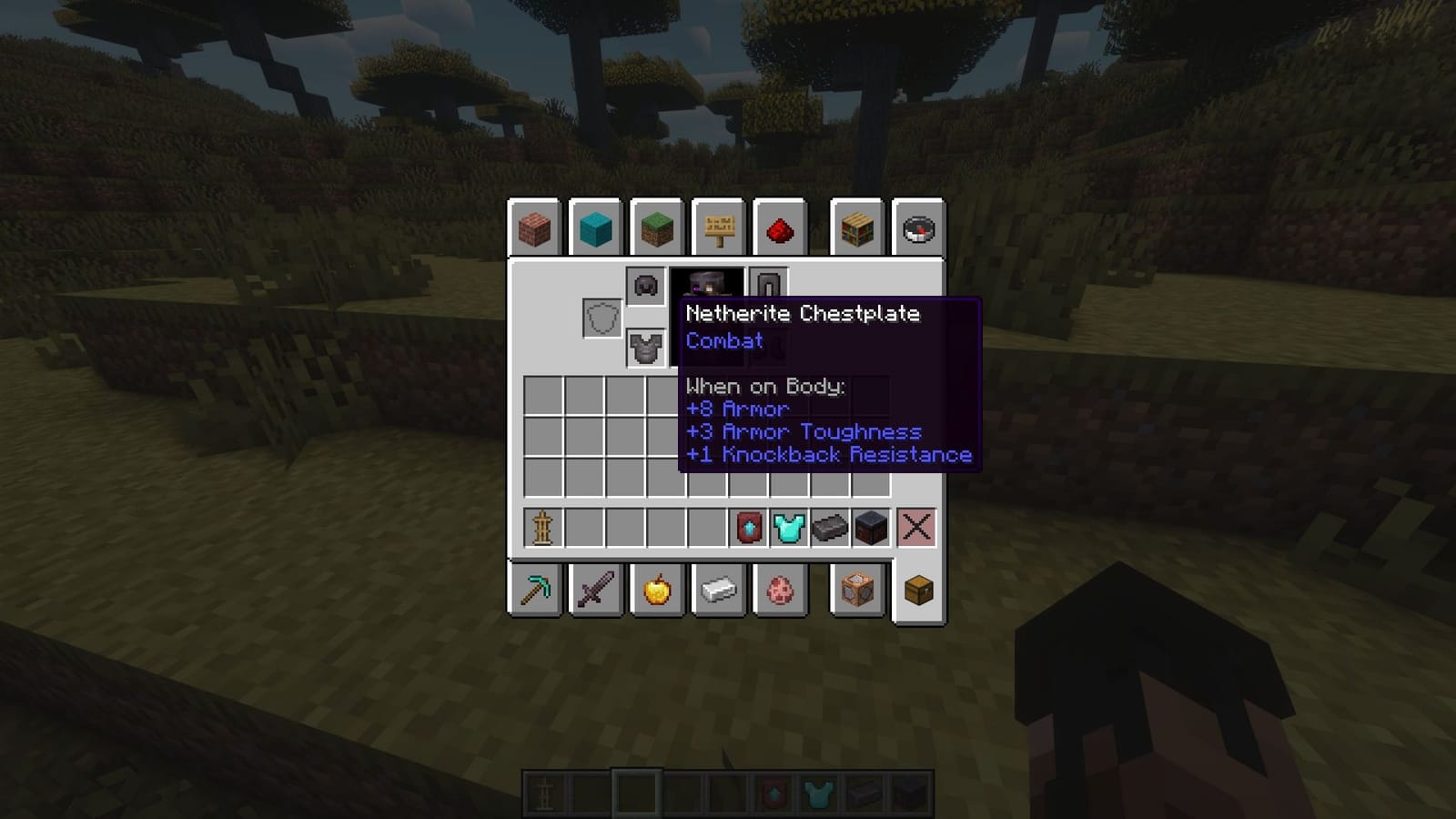
Task: Grab the shield from the combat list
Action: point(601,318)
